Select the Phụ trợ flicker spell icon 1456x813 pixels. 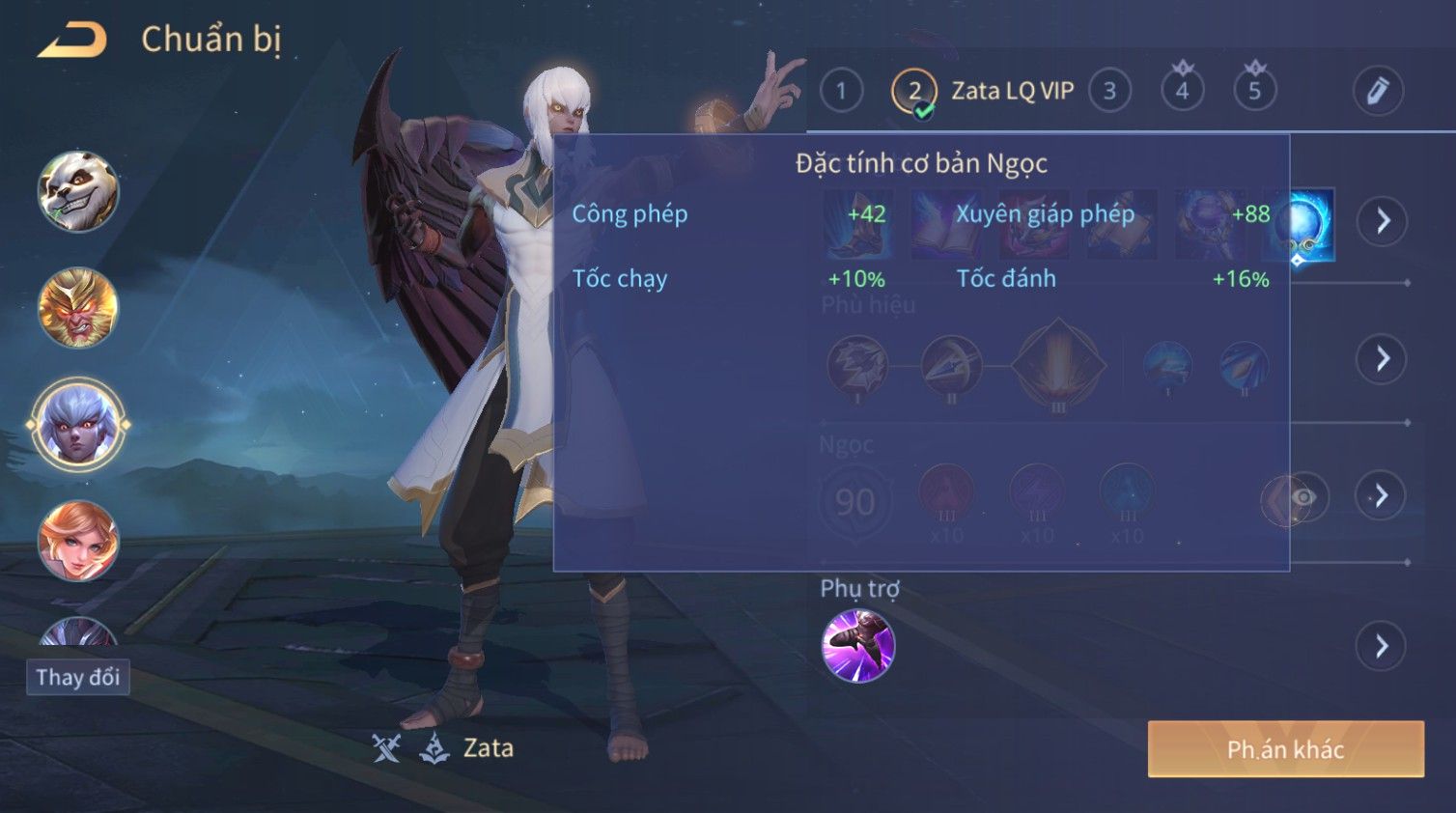pos(857,646)
